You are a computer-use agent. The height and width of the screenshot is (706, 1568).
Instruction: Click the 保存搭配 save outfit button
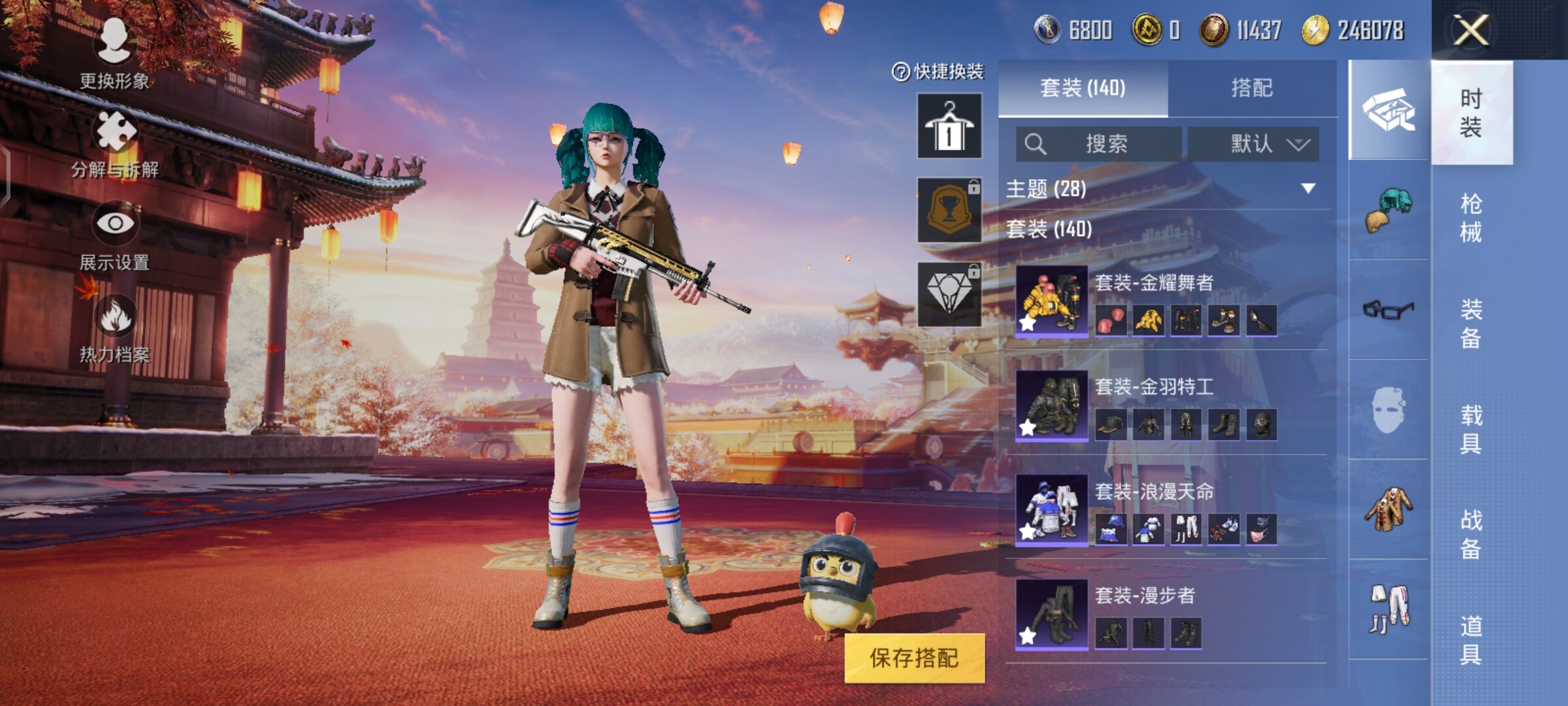[x=914, y=658]
